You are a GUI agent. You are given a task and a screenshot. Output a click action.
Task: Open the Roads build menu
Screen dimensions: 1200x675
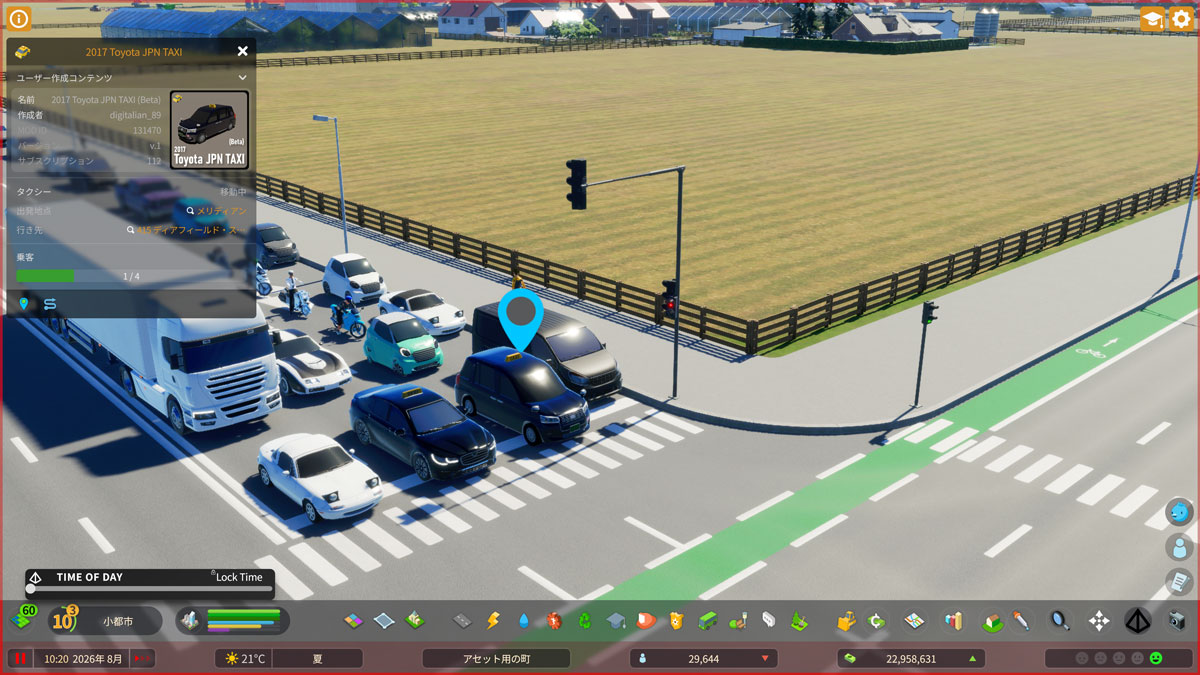point(462,621)
